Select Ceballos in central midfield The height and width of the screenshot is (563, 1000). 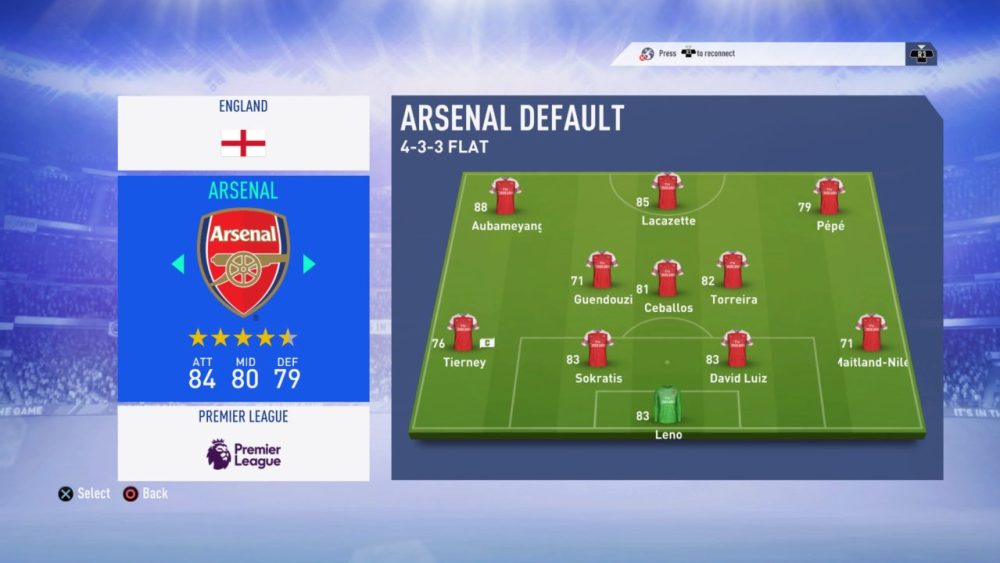coord(667,279)
